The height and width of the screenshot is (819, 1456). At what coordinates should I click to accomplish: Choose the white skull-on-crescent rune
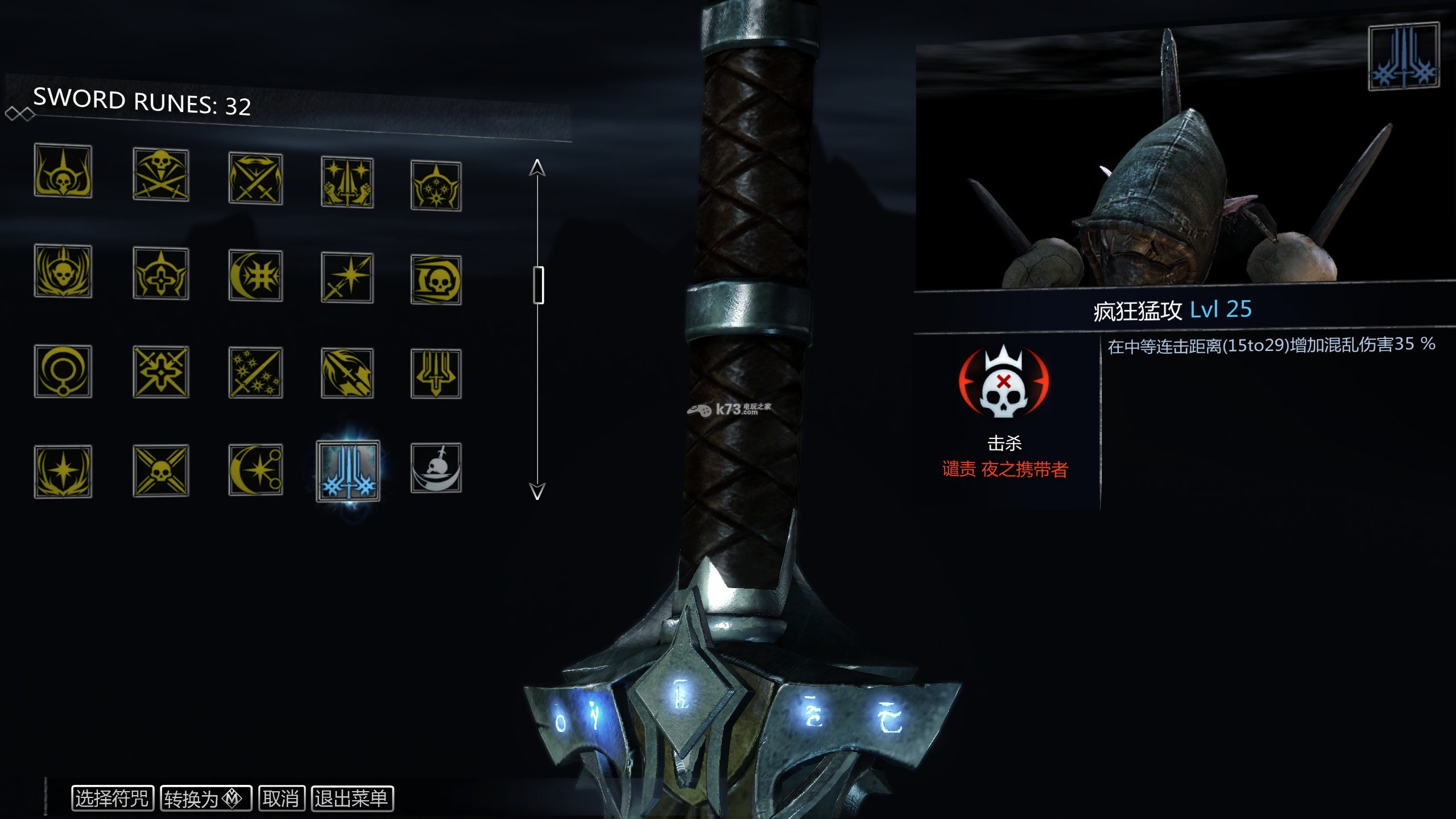436,468
